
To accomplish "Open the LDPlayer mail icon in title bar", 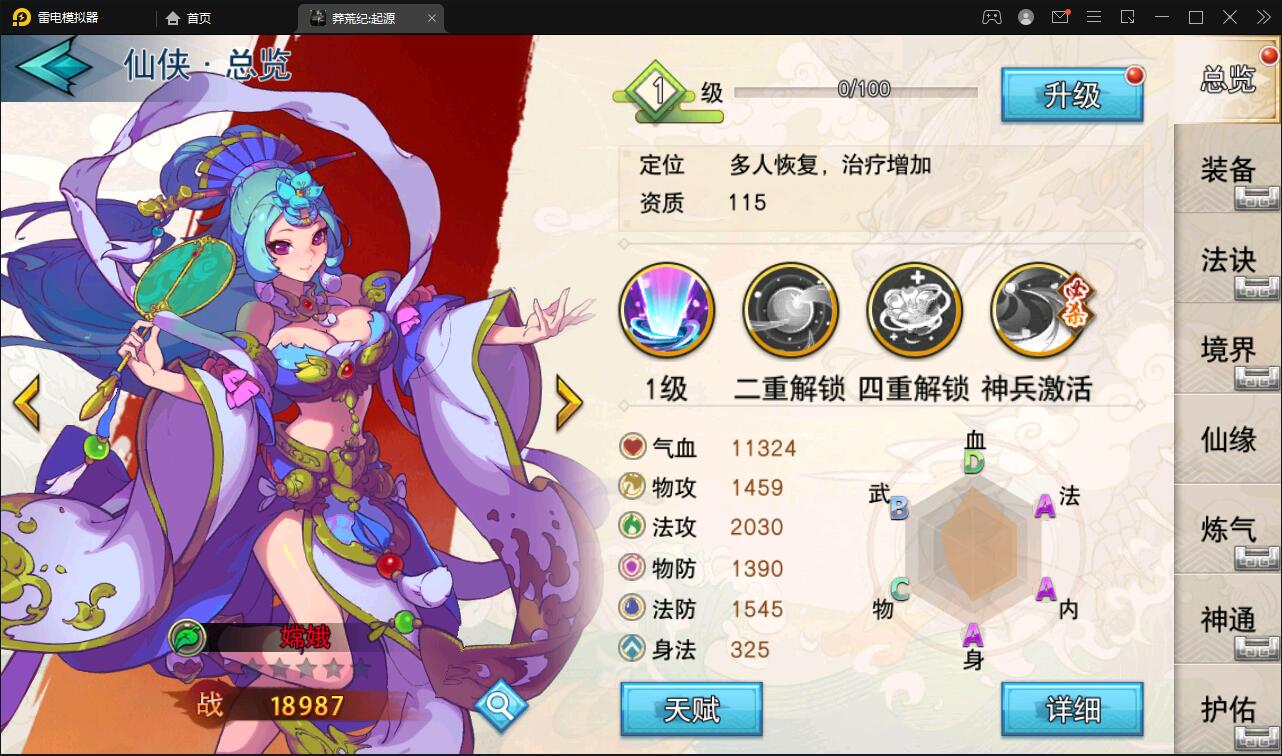I will tap(1060, 17).
